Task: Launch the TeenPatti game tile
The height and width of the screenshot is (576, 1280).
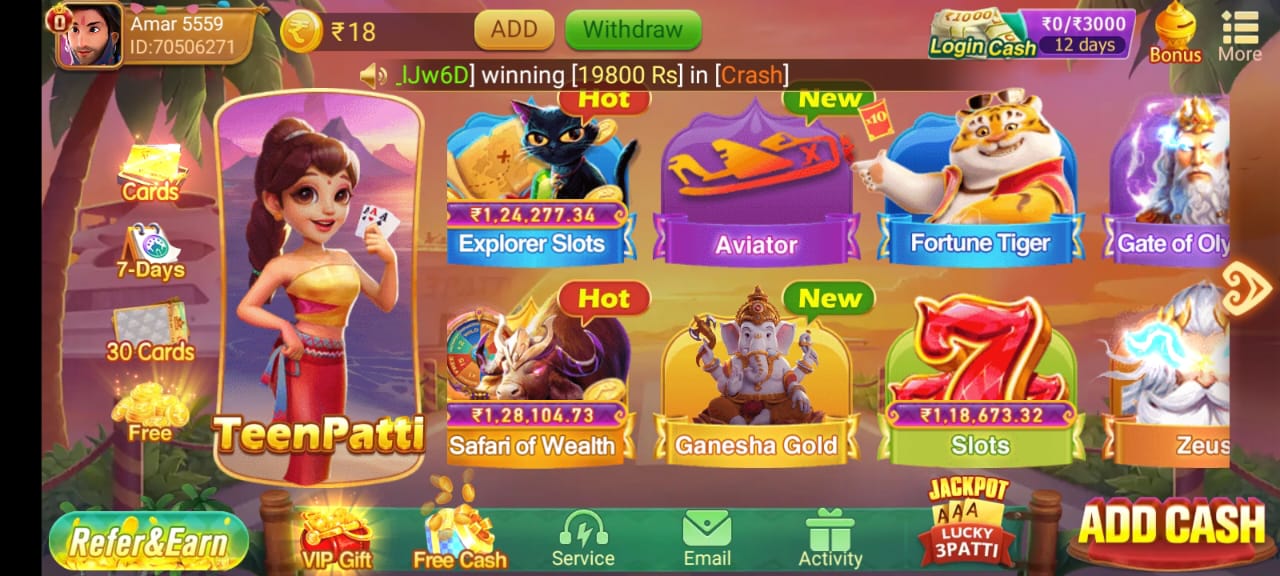Action: 318,290
